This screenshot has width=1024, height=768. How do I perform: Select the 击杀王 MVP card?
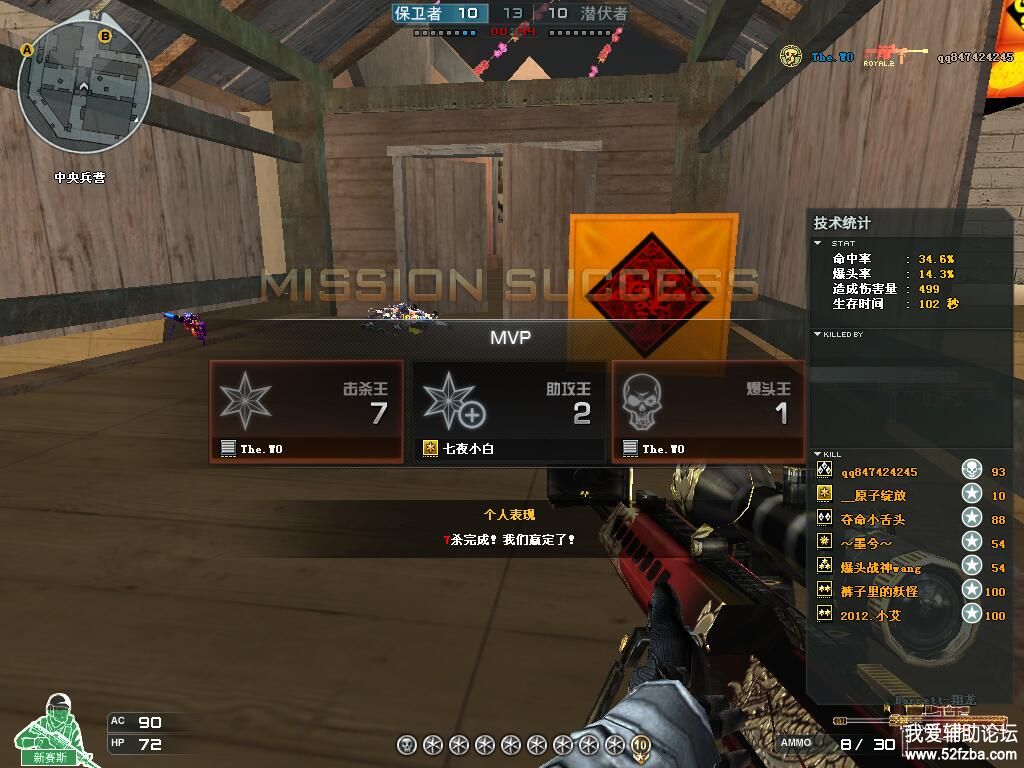(x=306, y=411)
